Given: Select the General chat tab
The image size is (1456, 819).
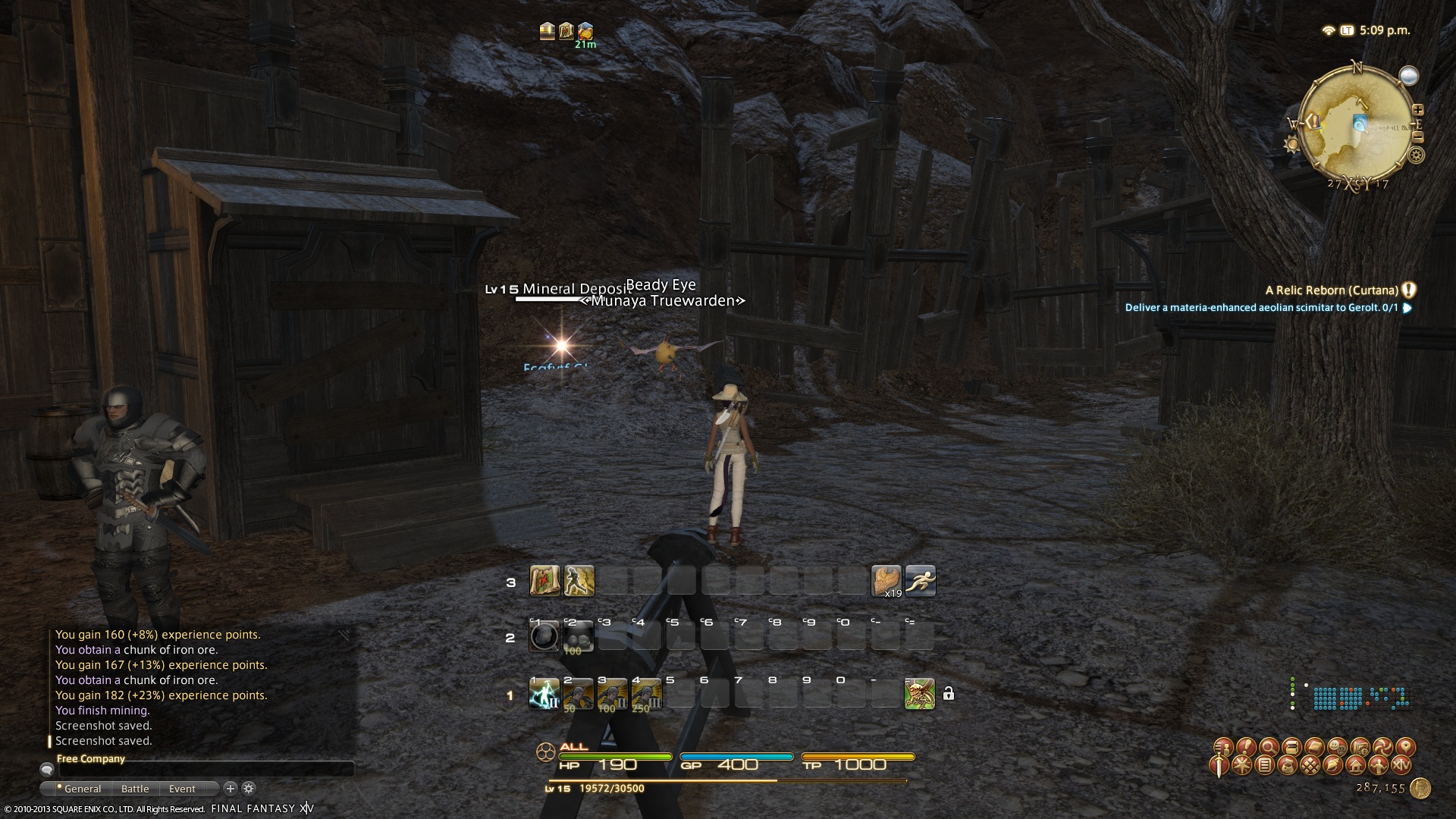Looking at the screenshot, I should [x=82, y=789].
